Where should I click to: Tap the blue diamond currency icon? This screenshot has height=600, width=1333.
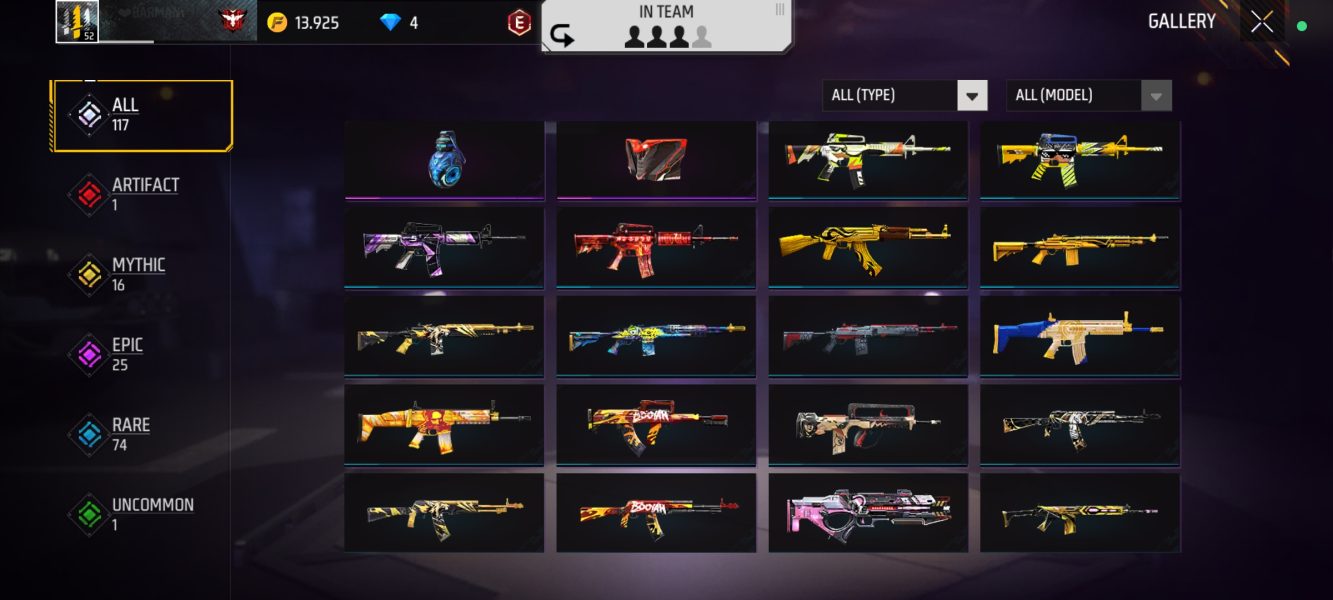pyautogui.click(x=390, y=23)
